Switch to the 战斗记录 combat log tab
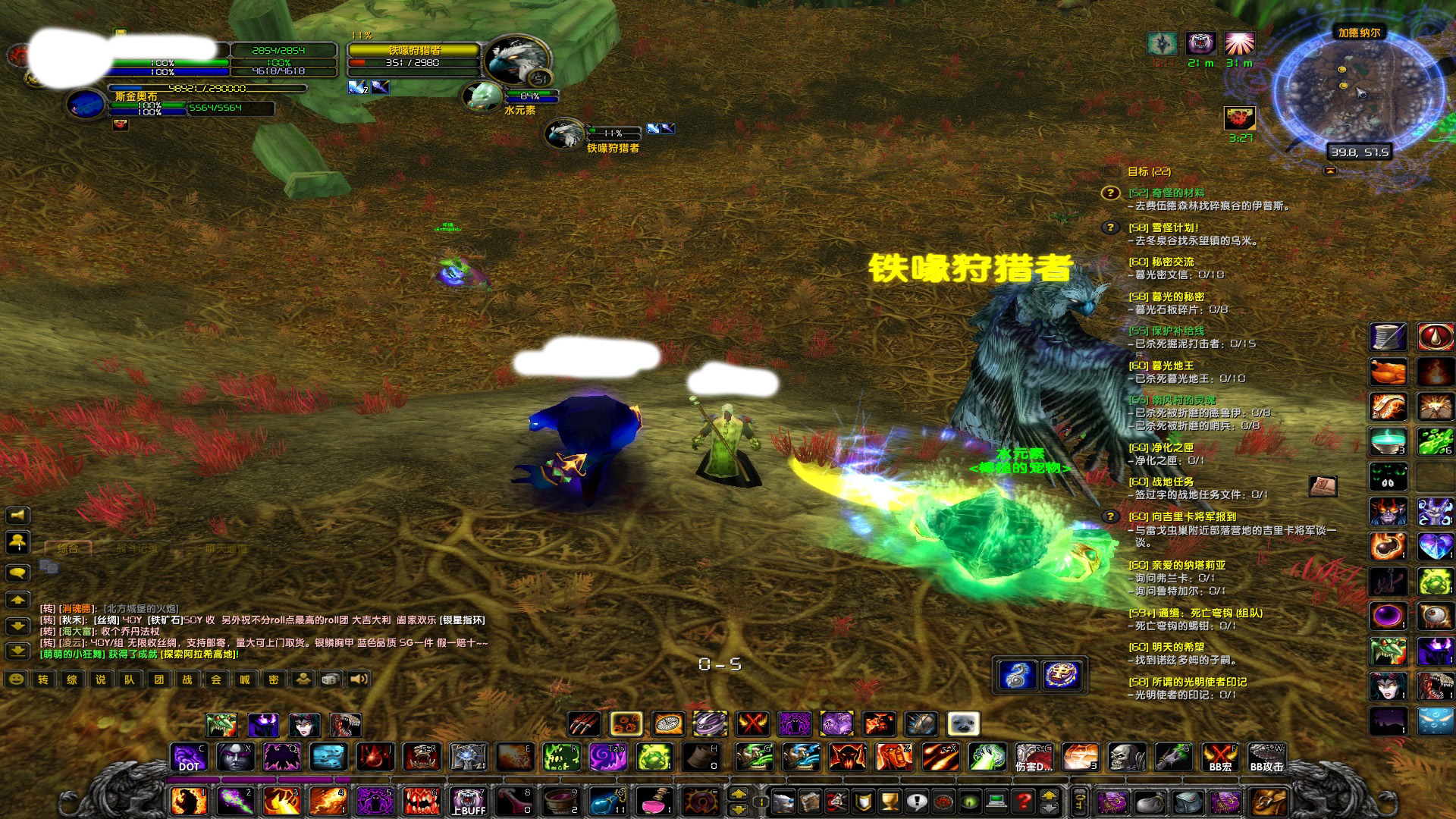 (x=137, y=548)
